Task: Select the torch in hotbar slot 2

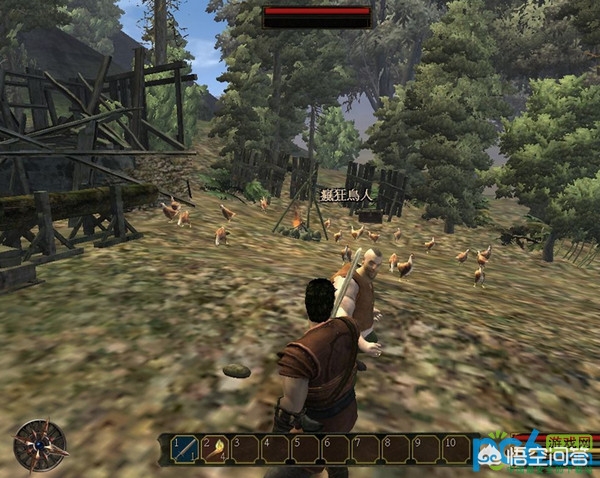Action: (x=215, y=449)
